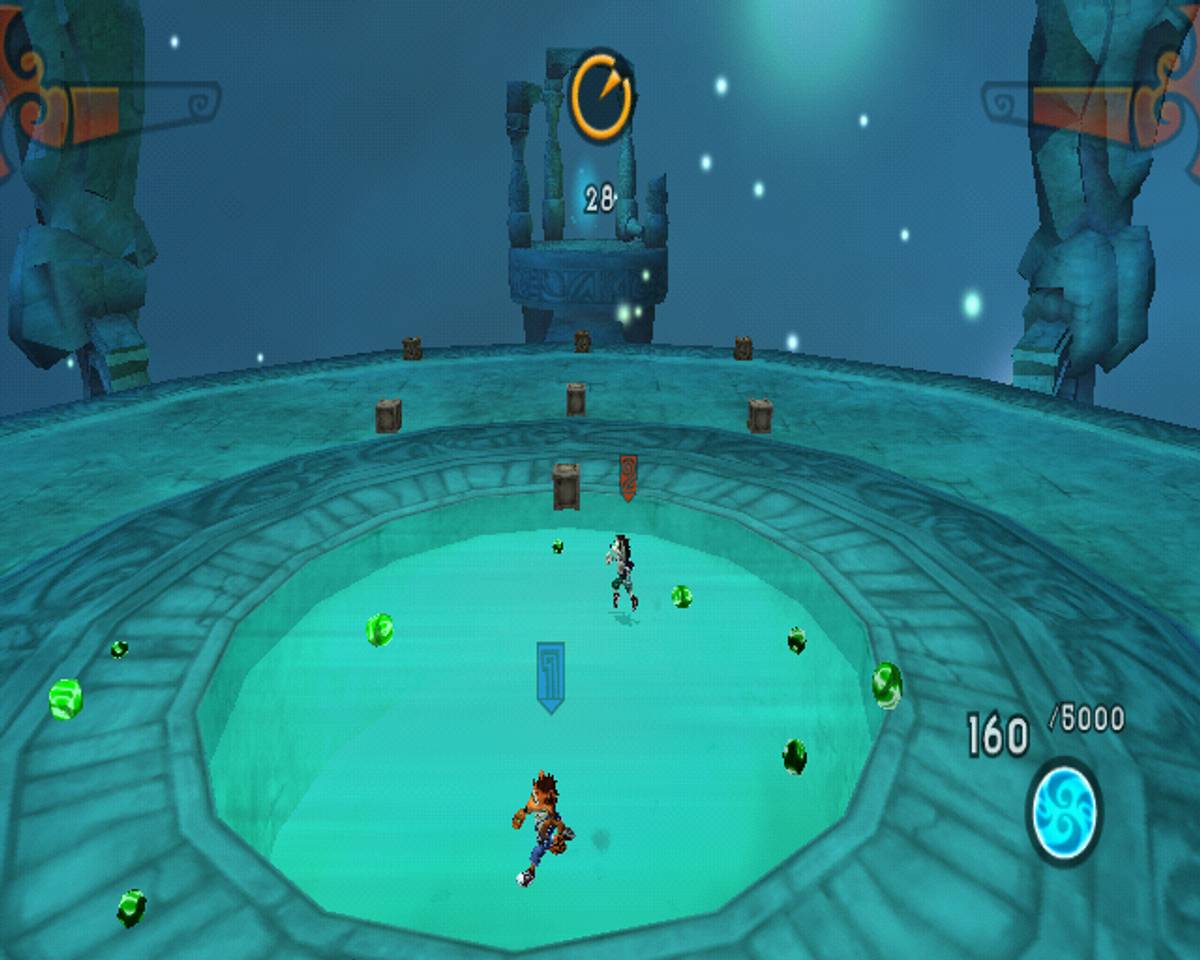
Task: Click the blue player 1 banner marker
Action: 550,676
